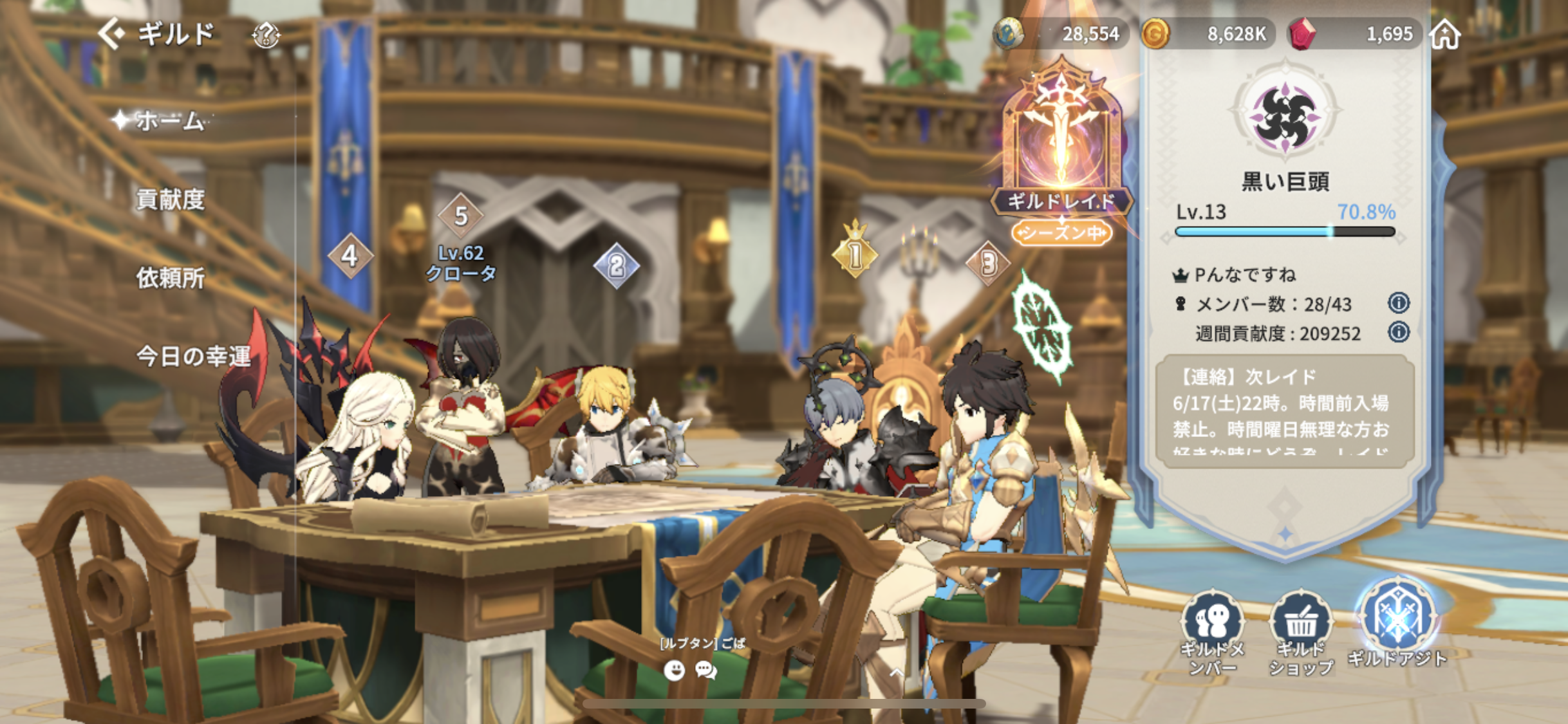1568x724 pixels.
Task: Open the smiley emote button
Action: pos(674,671)
